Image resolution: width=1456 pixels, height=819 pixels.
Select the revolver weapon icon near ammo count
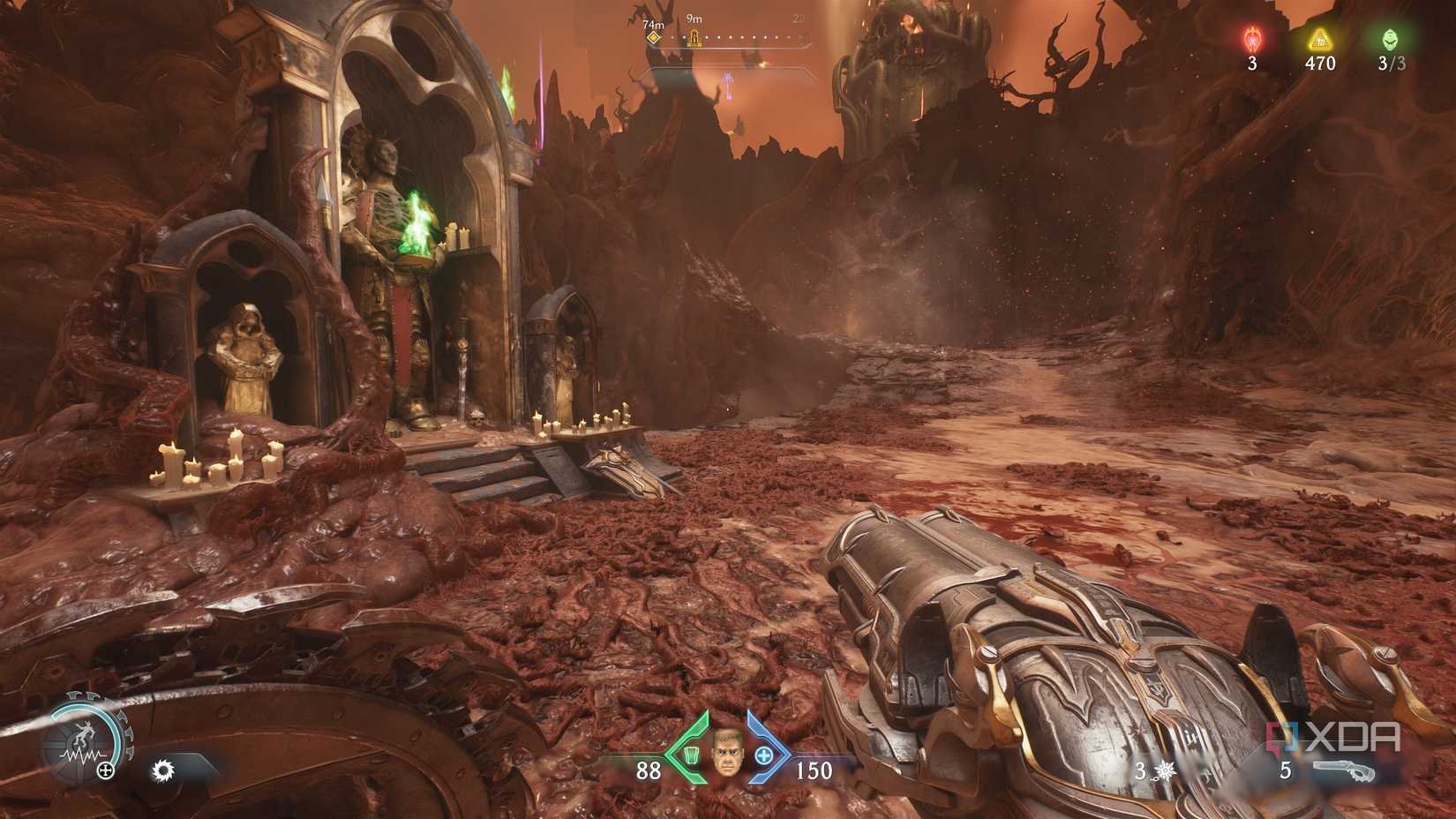(x=1343, y=770)
